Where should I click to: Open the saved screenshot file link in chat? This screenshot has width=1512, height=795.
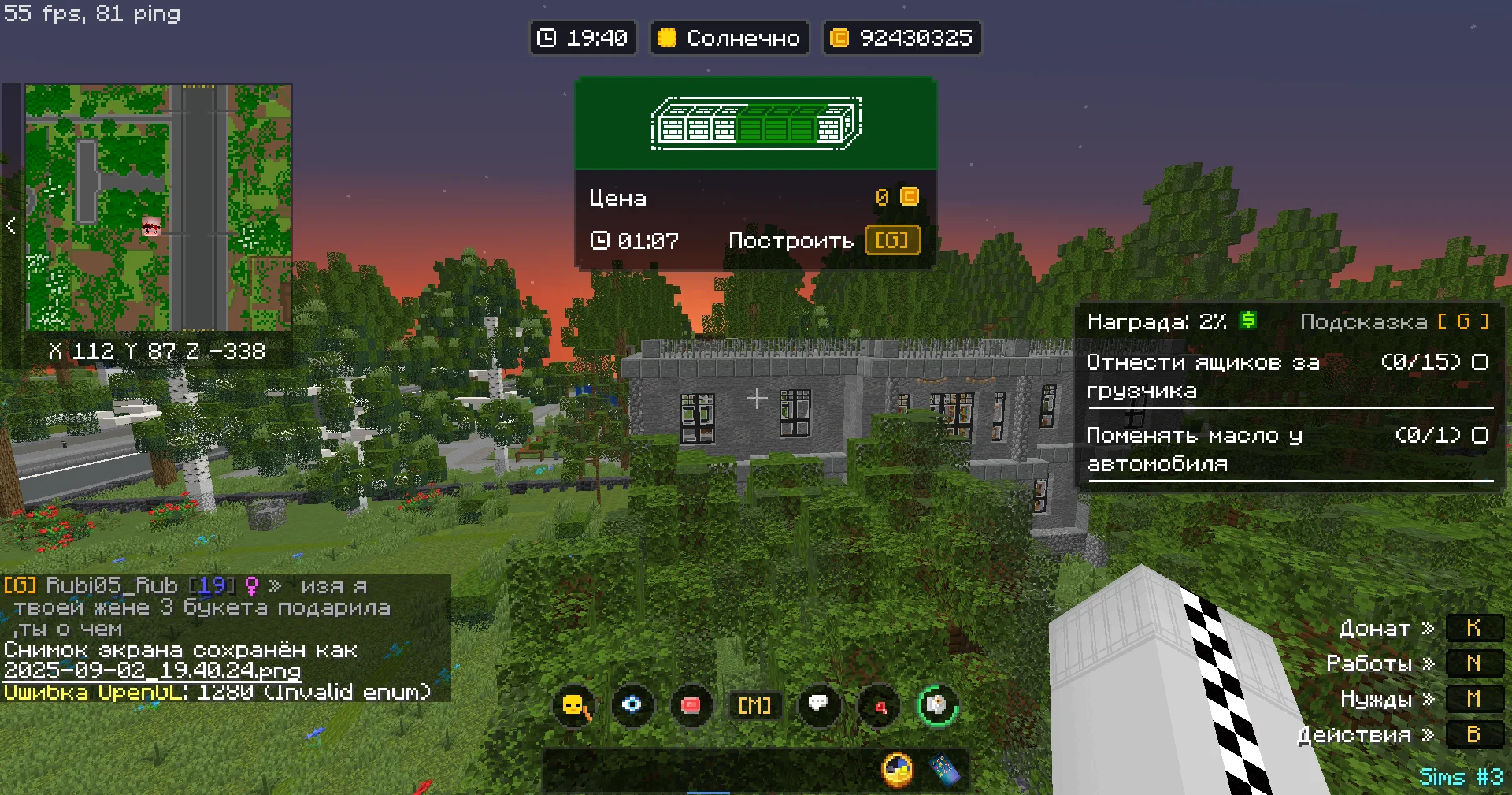(152, 671)
